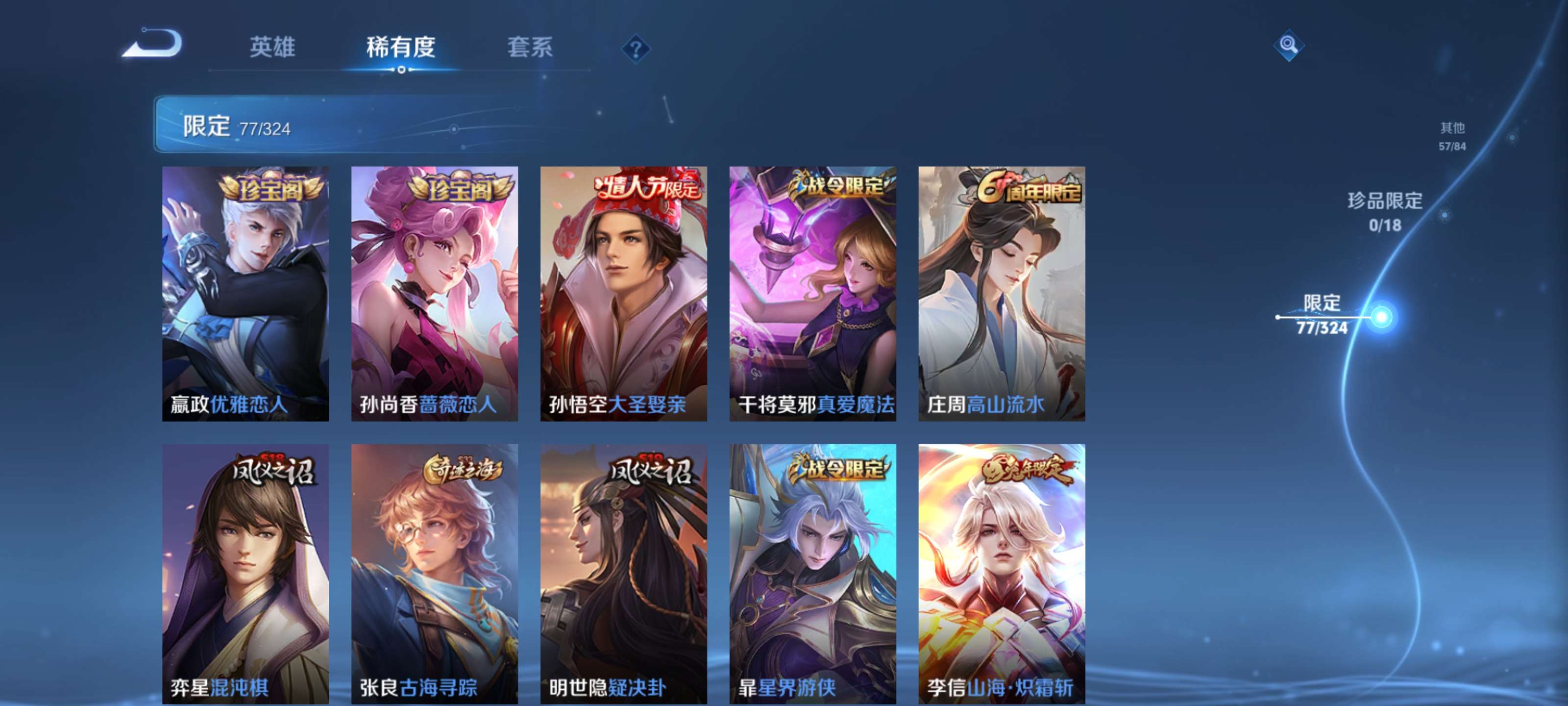Select the 稀有度 tab
The height and width of the screenshot is (706, 1568).
point(400,47)
